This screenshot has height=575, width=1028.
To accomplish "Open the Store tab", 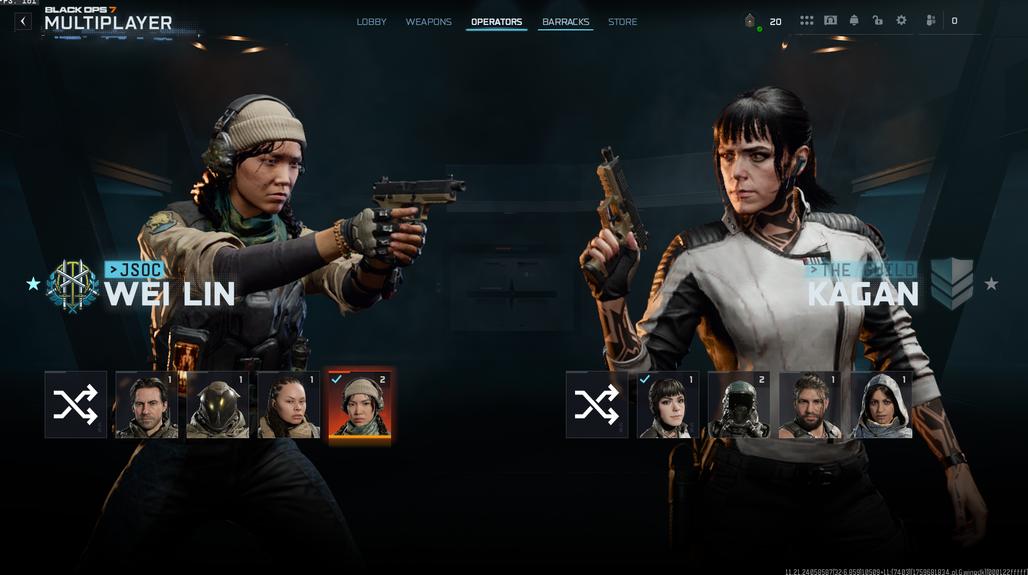I will pos(622,22).
